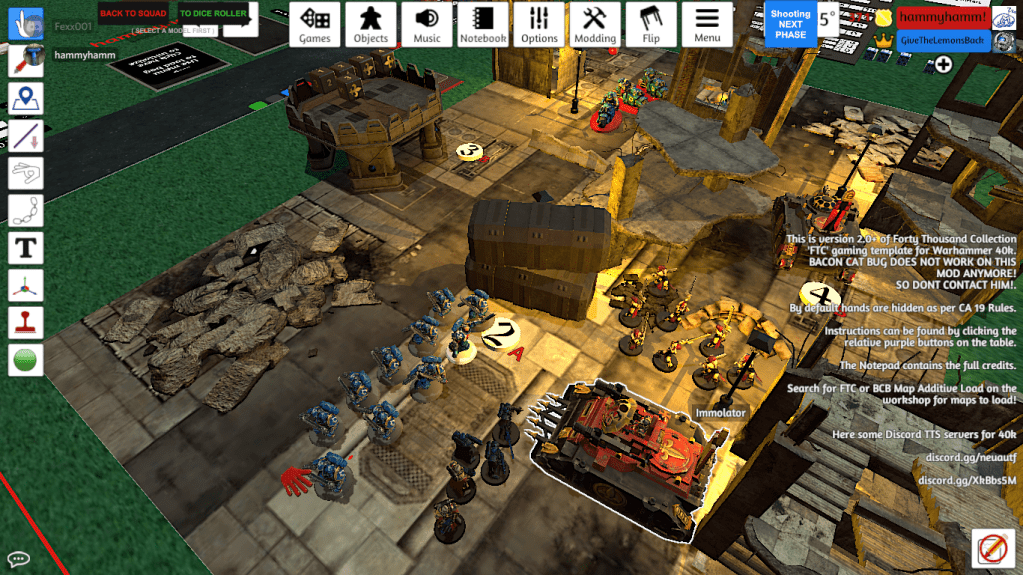Screen dimensions: 1023x575
Task: Click the plus button under the player names
Action: click(943, 64)
